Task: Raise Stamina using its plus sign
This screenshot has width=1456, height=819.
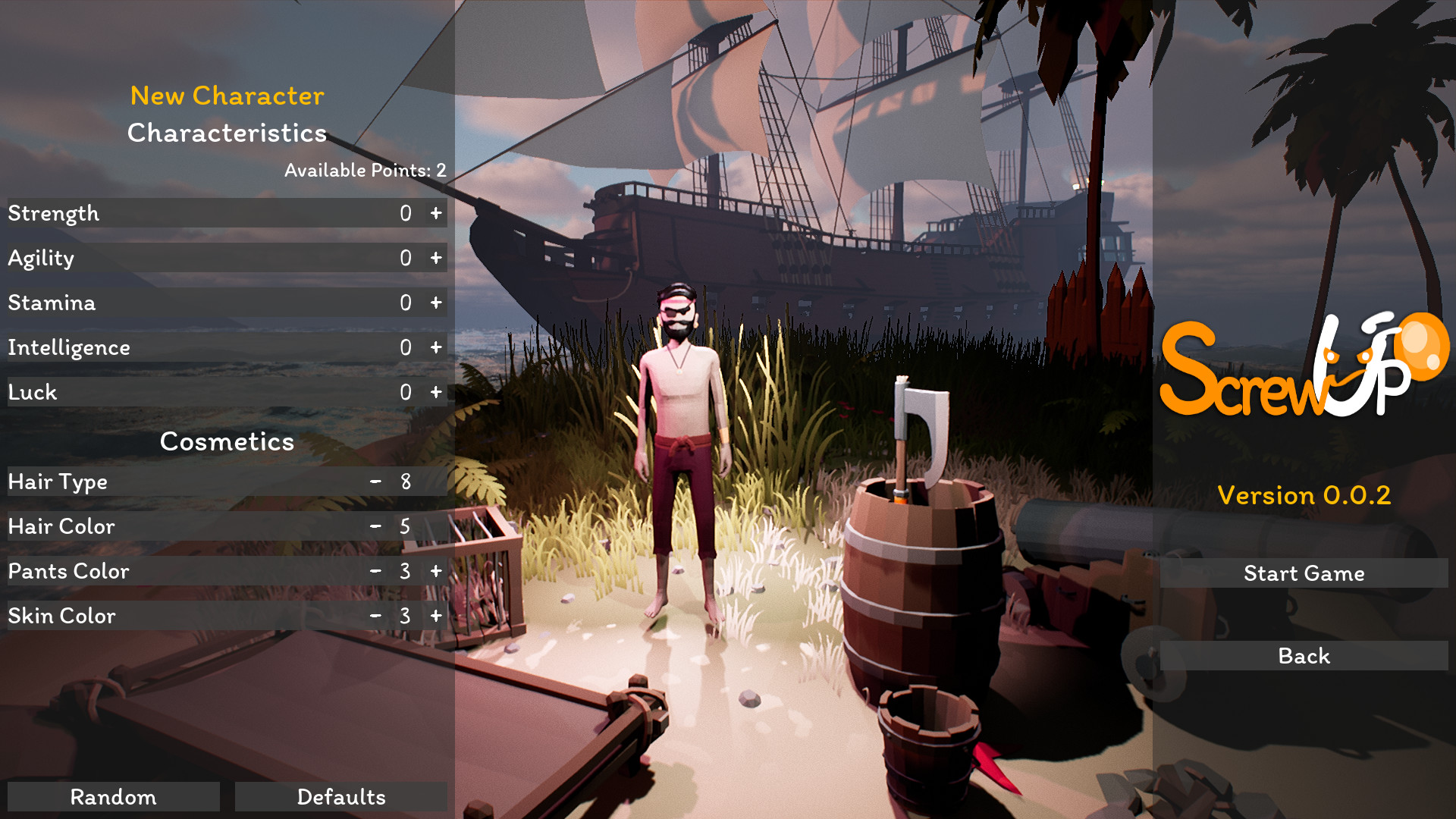Action: click(x=436, y=303)
